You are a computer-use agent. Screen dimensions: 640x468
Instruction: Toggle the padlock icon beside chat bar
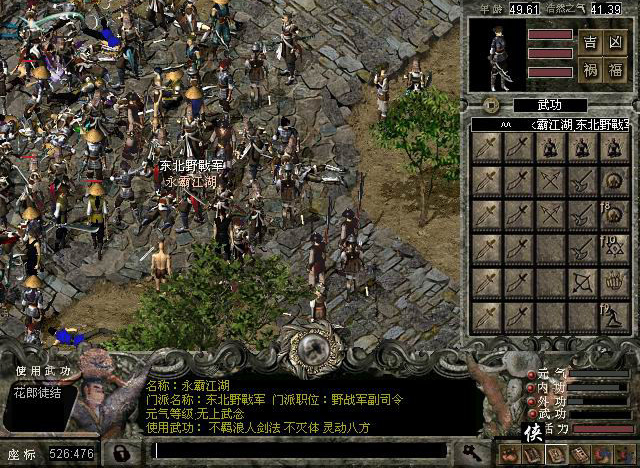[x=121, y=453]
